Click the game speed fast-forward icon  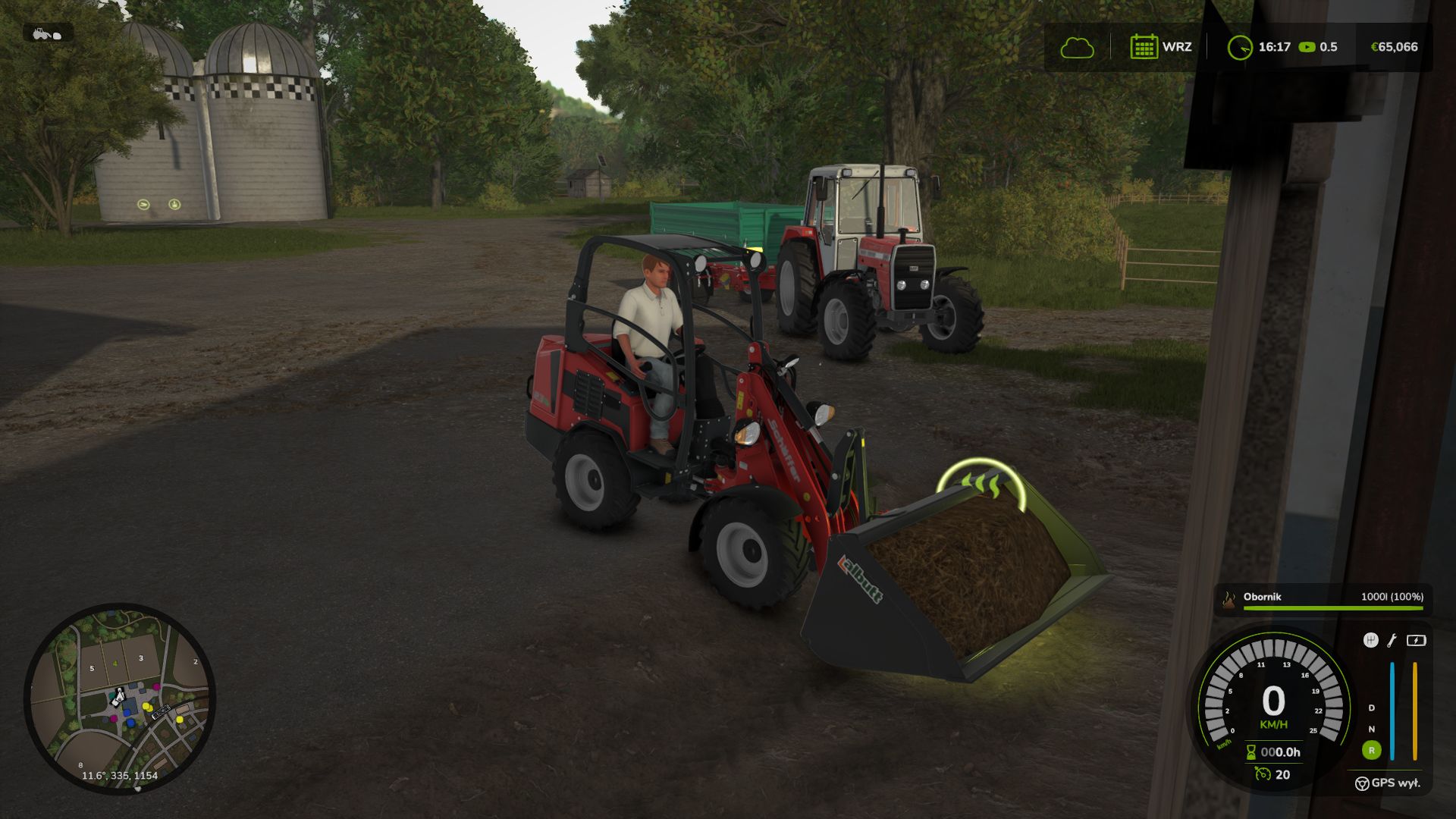(1307, 47)
